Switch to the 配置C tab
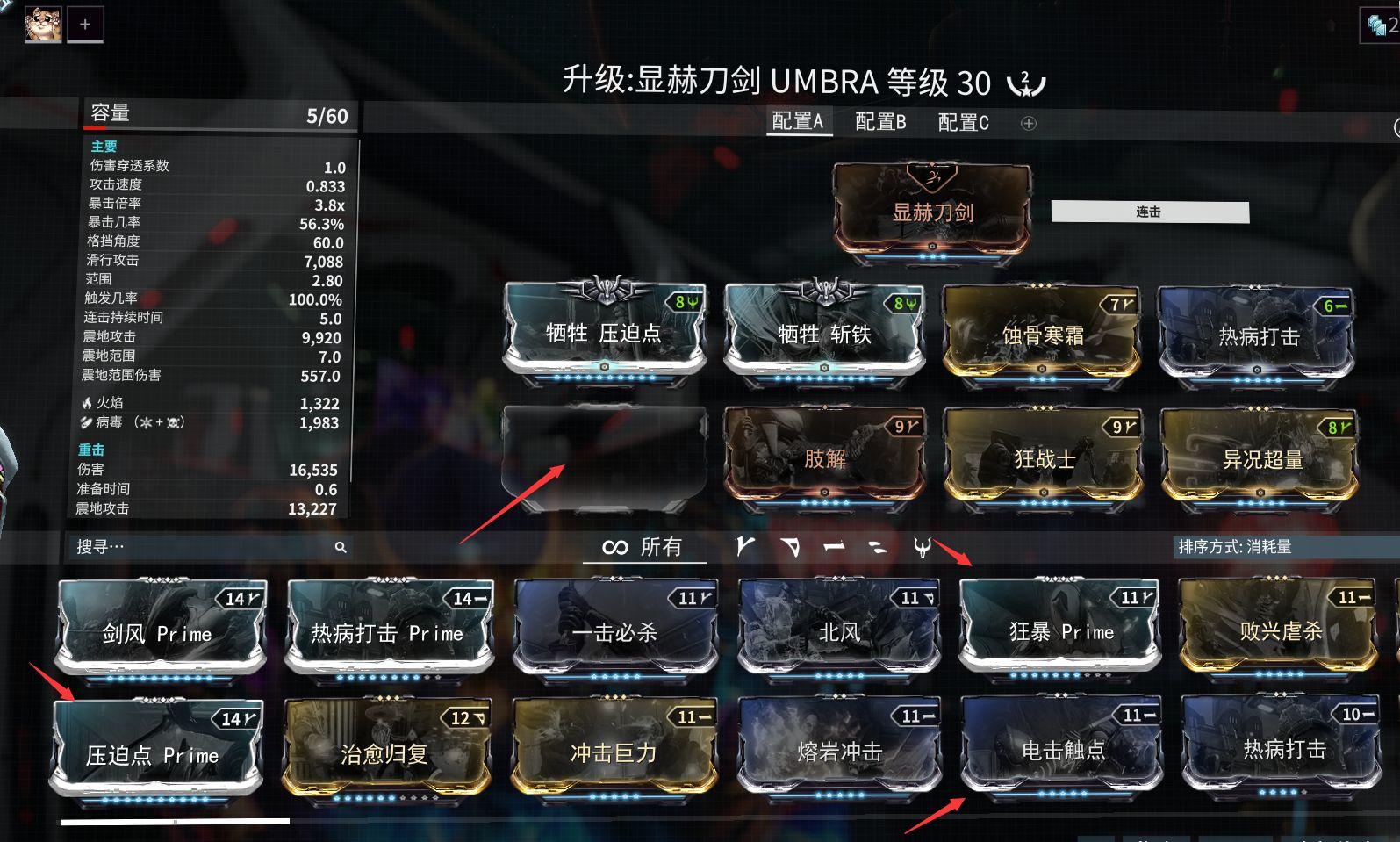 (x=963, y=122)
